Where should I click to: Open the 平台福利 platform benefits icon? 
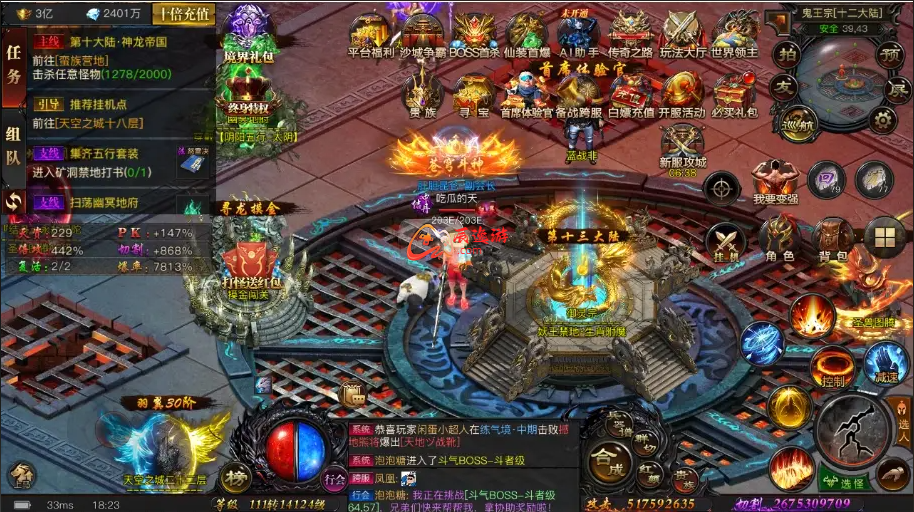click(x=370, y=33)
